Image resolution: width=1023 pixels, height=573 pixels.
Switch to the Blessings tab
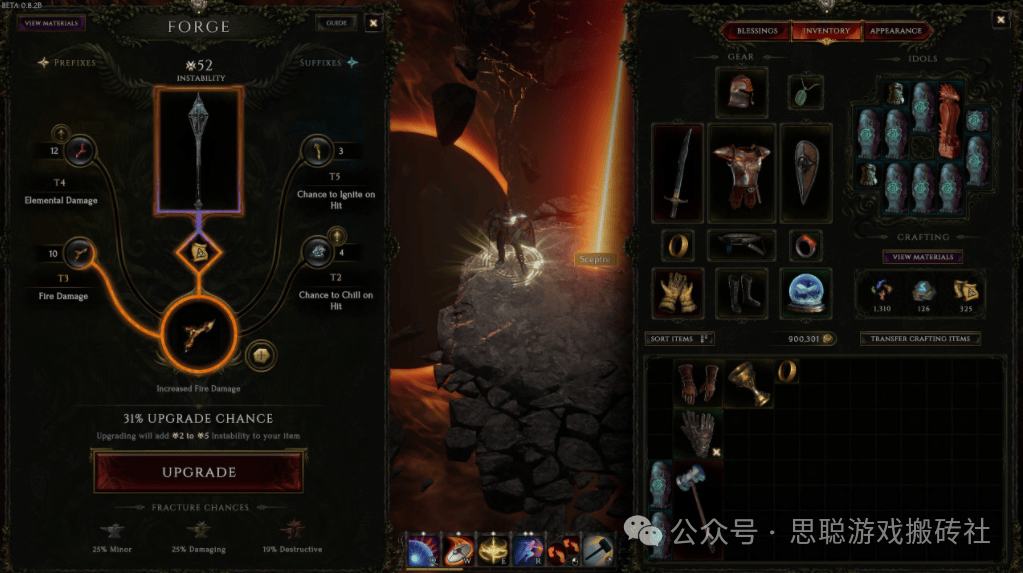[757, 31]
